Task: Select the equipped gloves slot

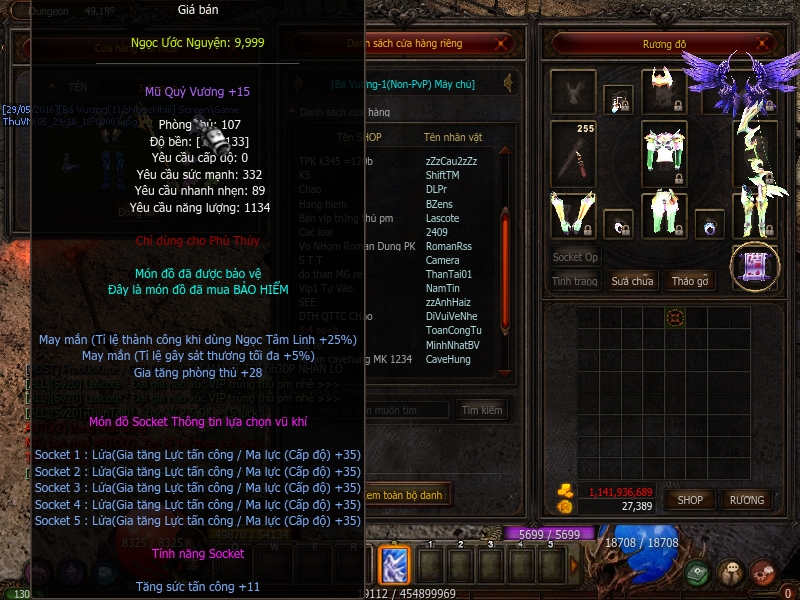Action: click(573, 214)
